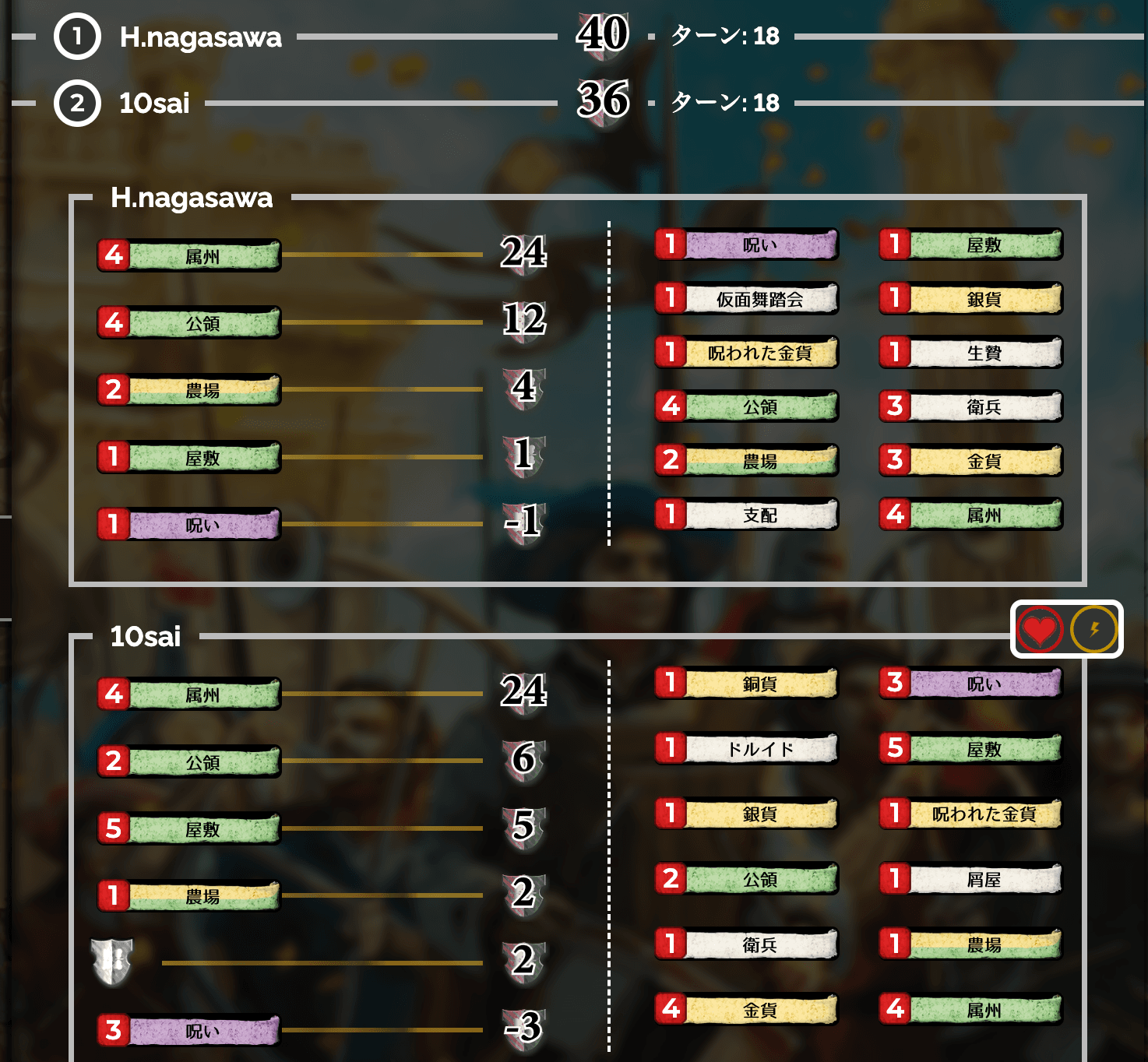
Task: Click the 仮面舞踏会 (Masquerade) card banner
Action: pos(759,299)
